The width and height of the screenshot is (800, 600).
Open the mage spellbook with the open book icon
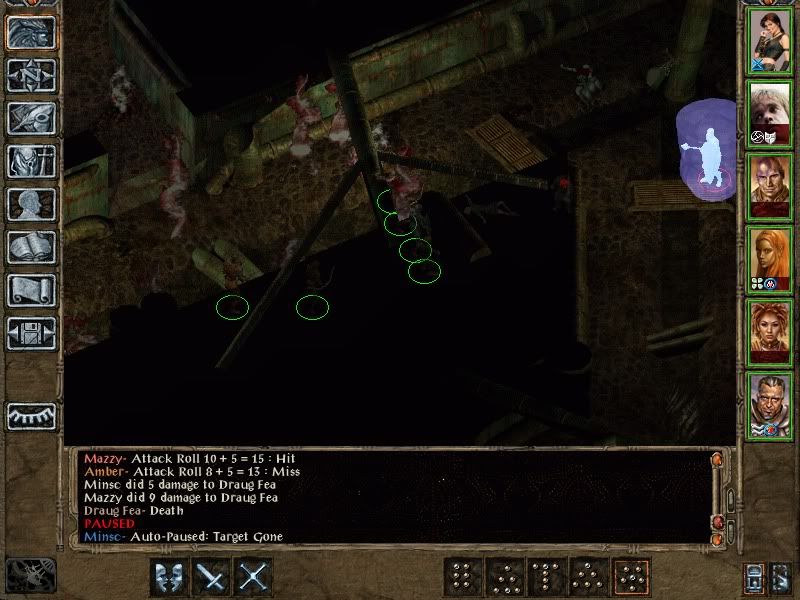[x=31, y=247]
